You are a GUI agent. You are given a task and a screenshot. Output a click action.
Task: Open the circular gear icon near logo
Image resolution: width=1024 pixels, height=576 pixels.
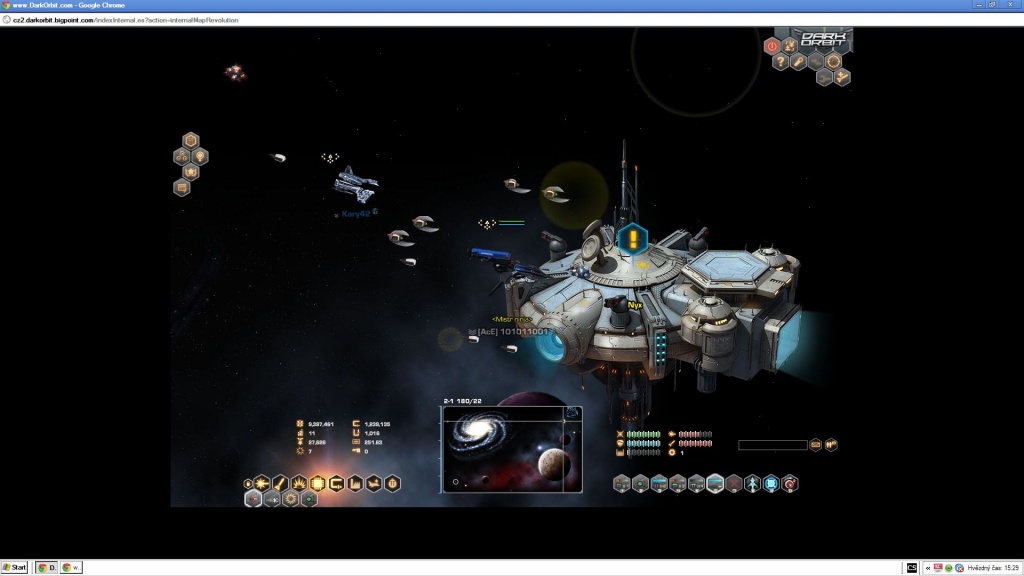pyautogui.click(x=832, y=62)
